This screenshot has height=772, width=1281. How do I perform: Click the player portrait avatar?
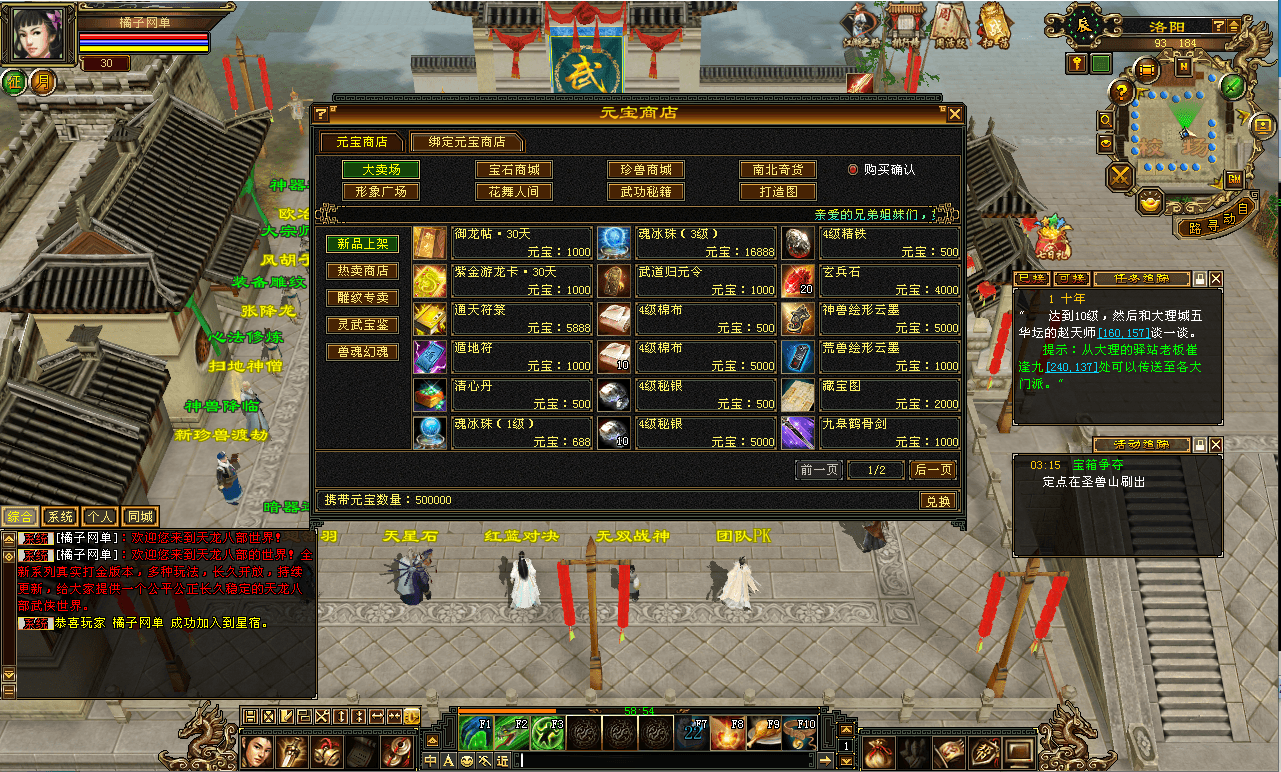point(37,37)
